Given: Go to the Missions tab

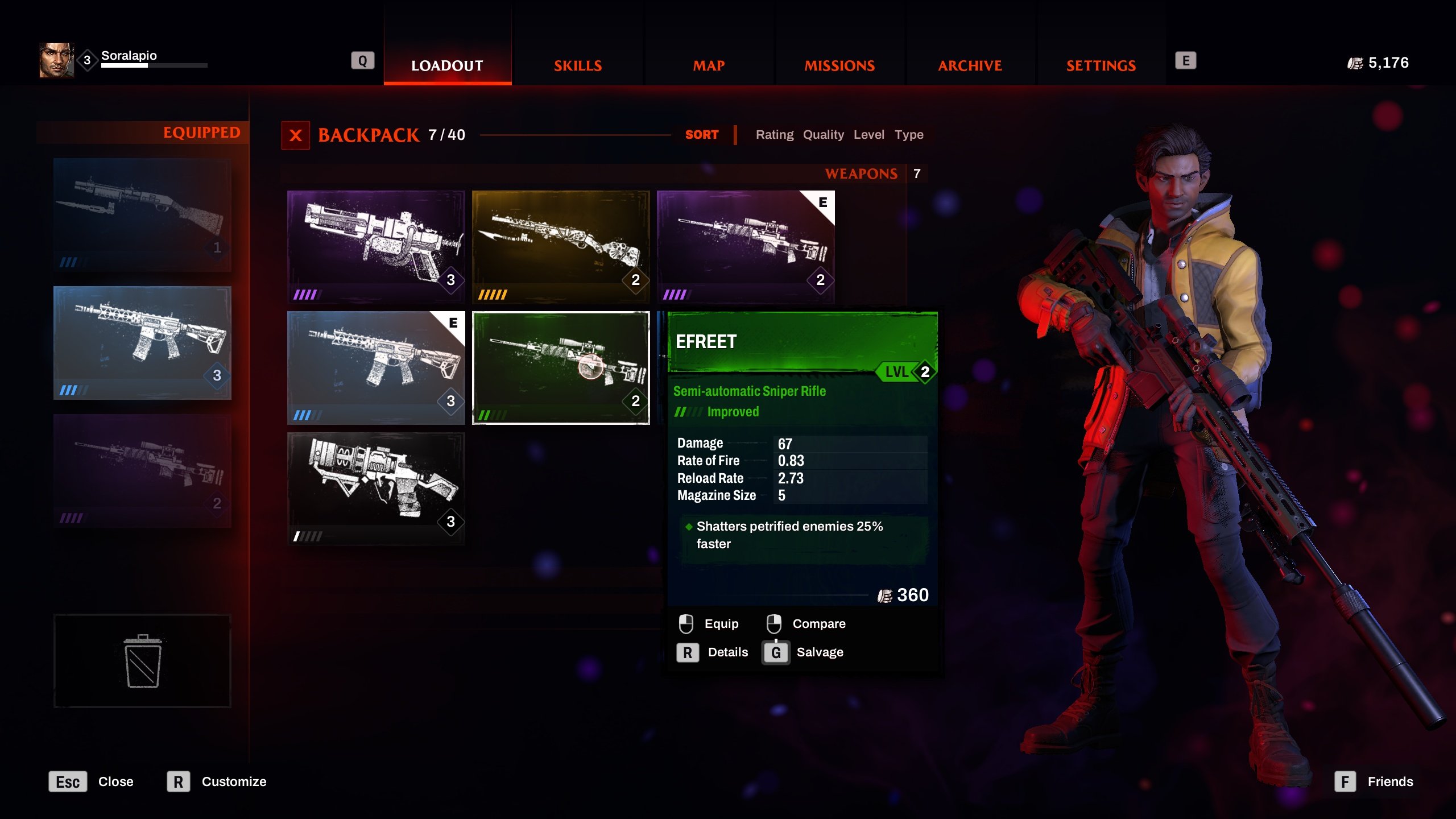Looking at the screenshot, I should (839, 65).
